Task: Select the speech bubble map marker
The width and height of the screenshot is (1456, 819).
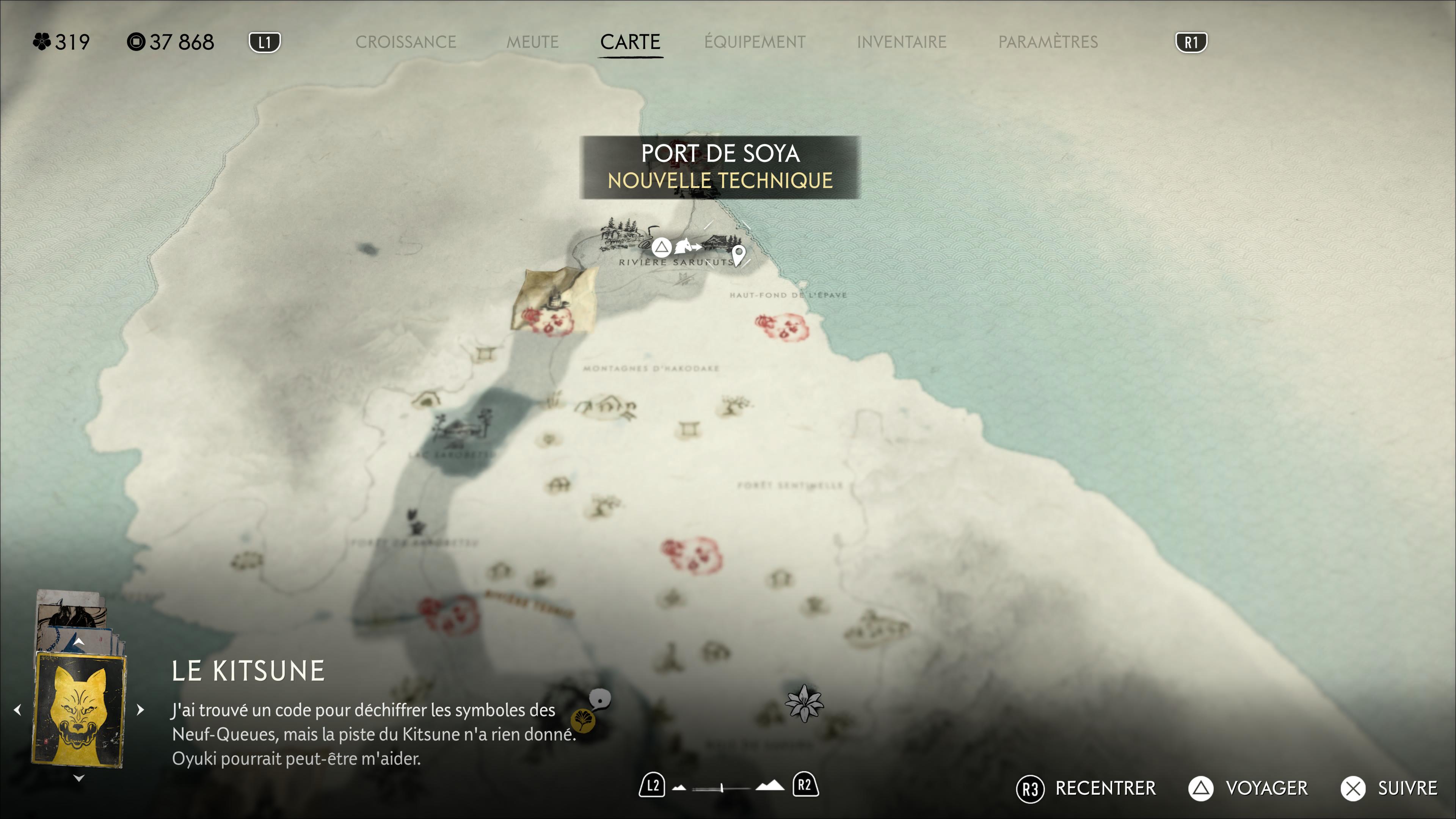Action: (600, 698)
